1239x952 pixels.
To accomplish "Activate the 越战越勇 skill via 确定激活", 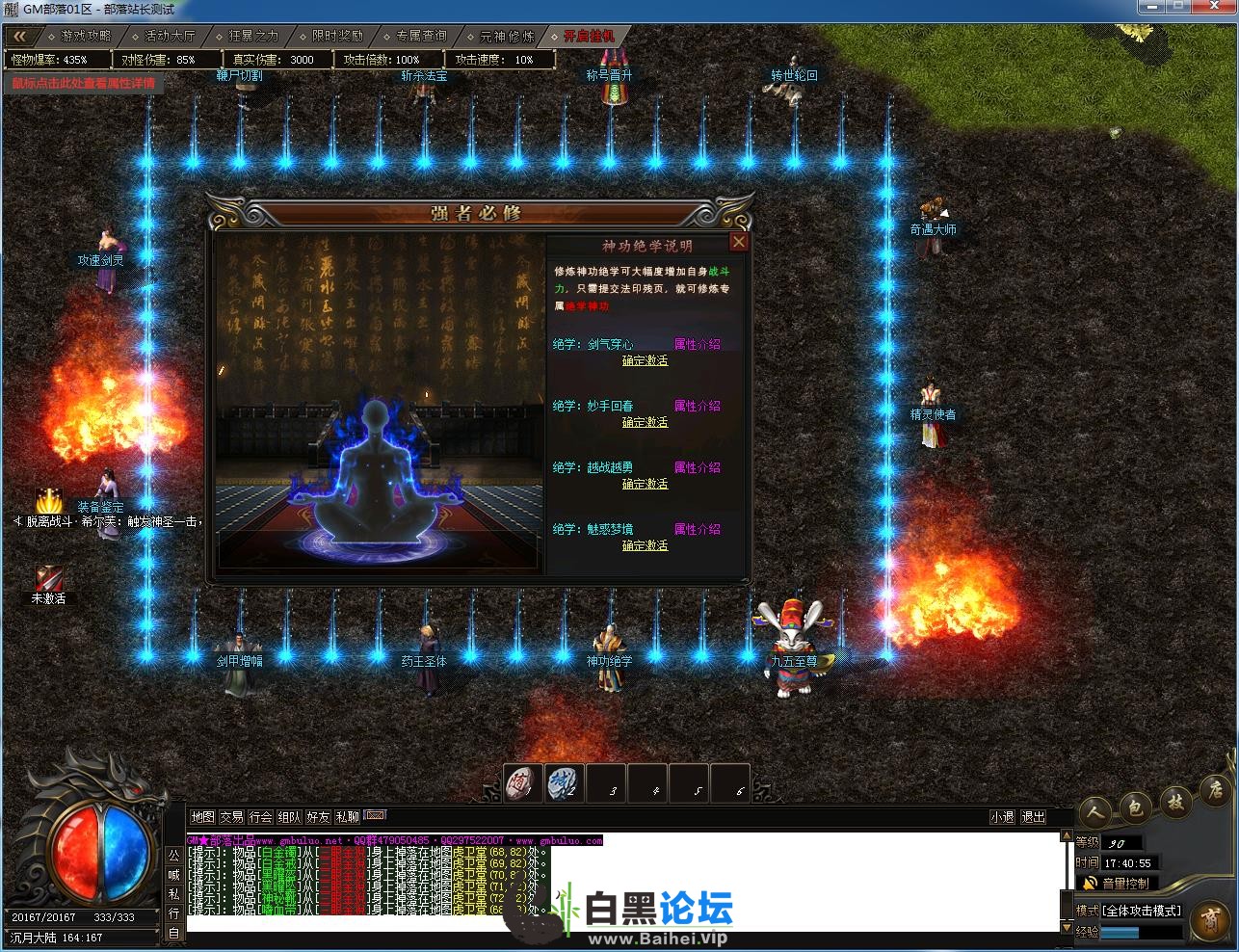I will [x=645, y=484].
